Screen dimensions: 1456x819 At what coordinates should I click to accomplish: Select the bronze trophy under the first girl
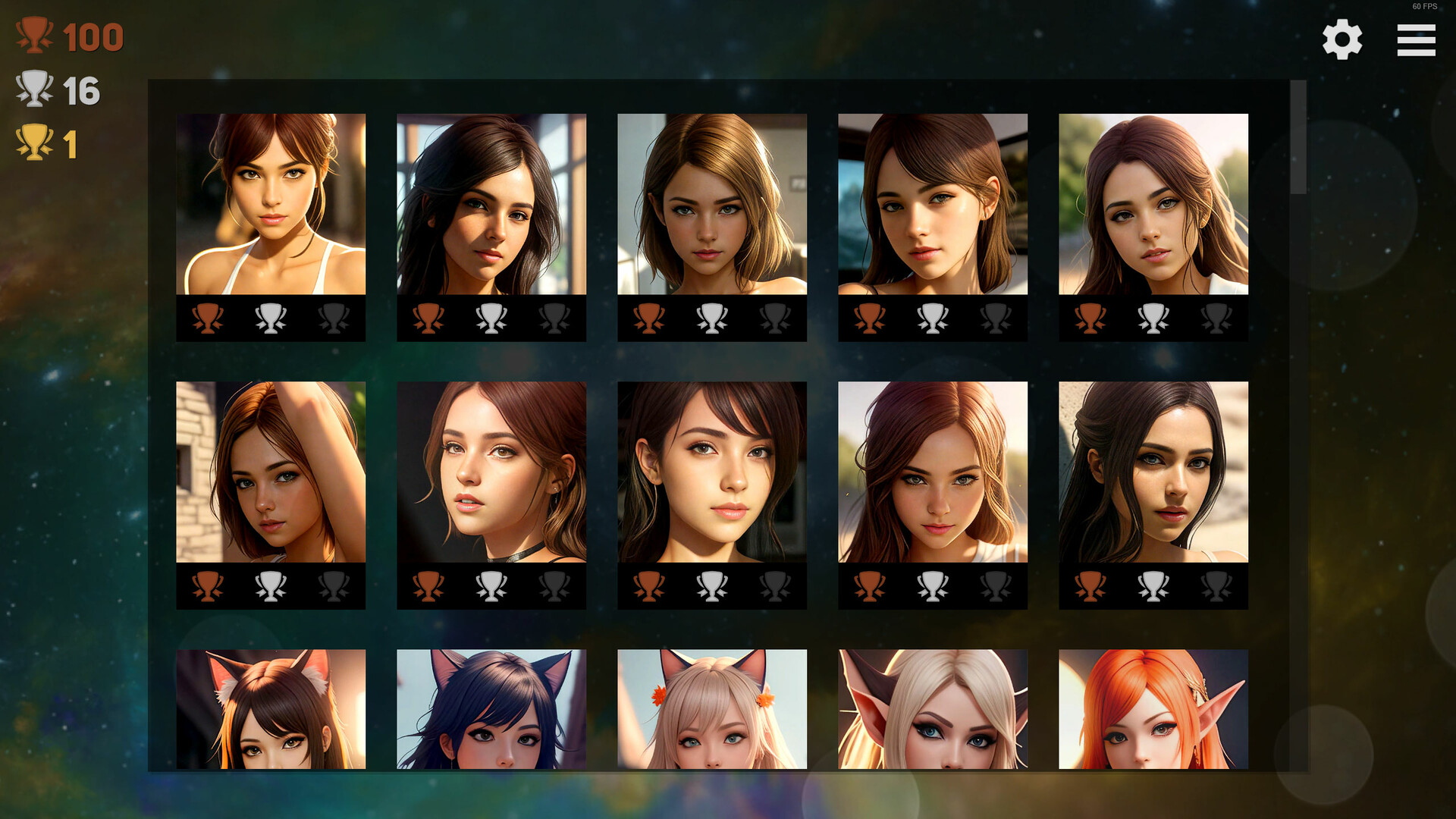pos(209,318)
